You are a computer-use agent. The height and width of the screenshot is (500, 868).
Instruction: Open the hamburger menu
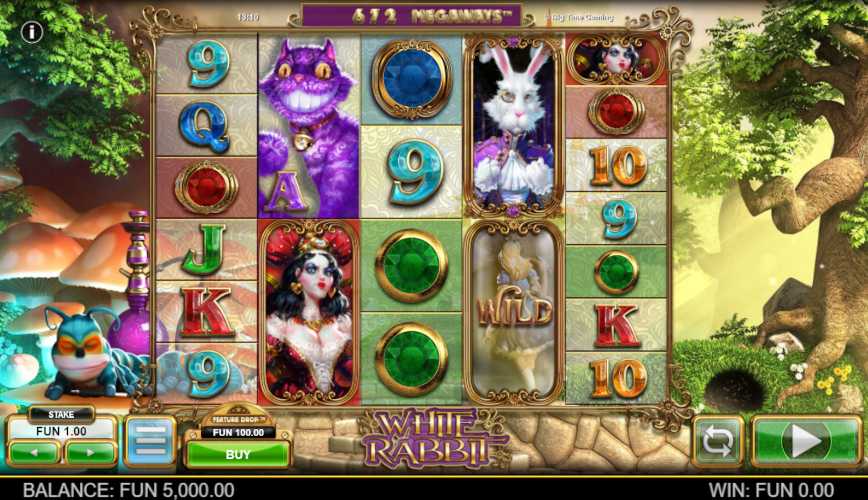150,441
